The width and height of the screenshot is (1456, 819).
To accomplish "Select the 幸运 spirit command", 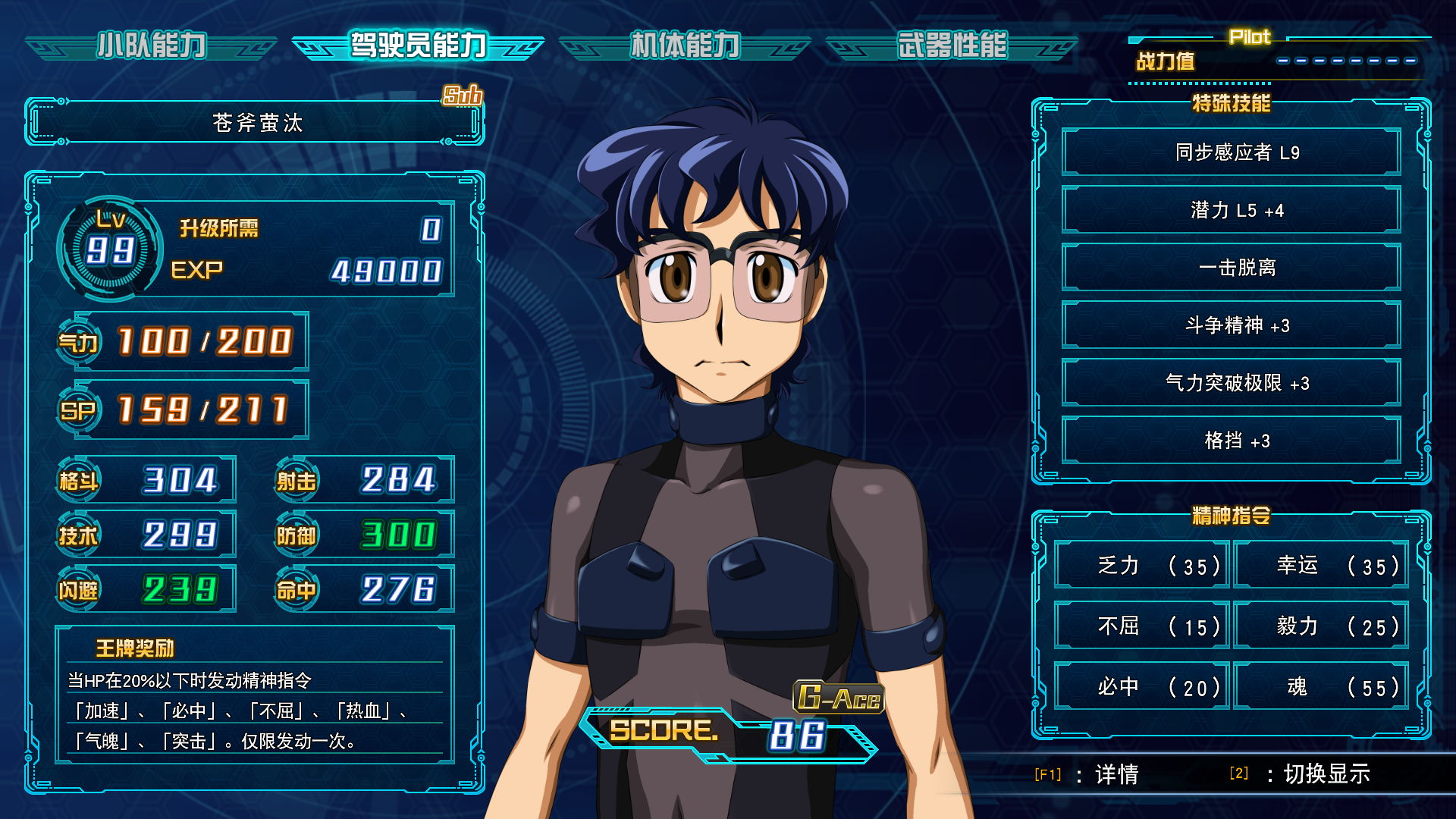I will (x=1320, y=566).
